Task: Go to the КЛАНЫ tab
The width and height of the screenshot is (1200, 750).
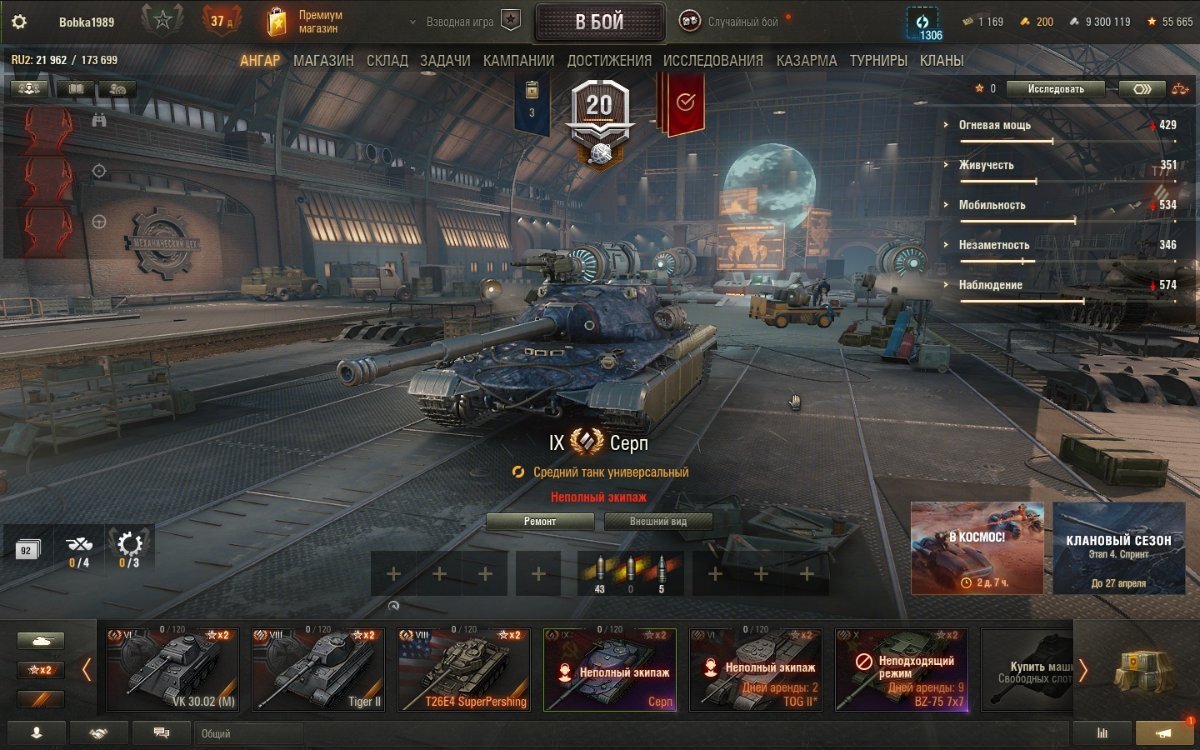Action: click(x=941, y=61)
